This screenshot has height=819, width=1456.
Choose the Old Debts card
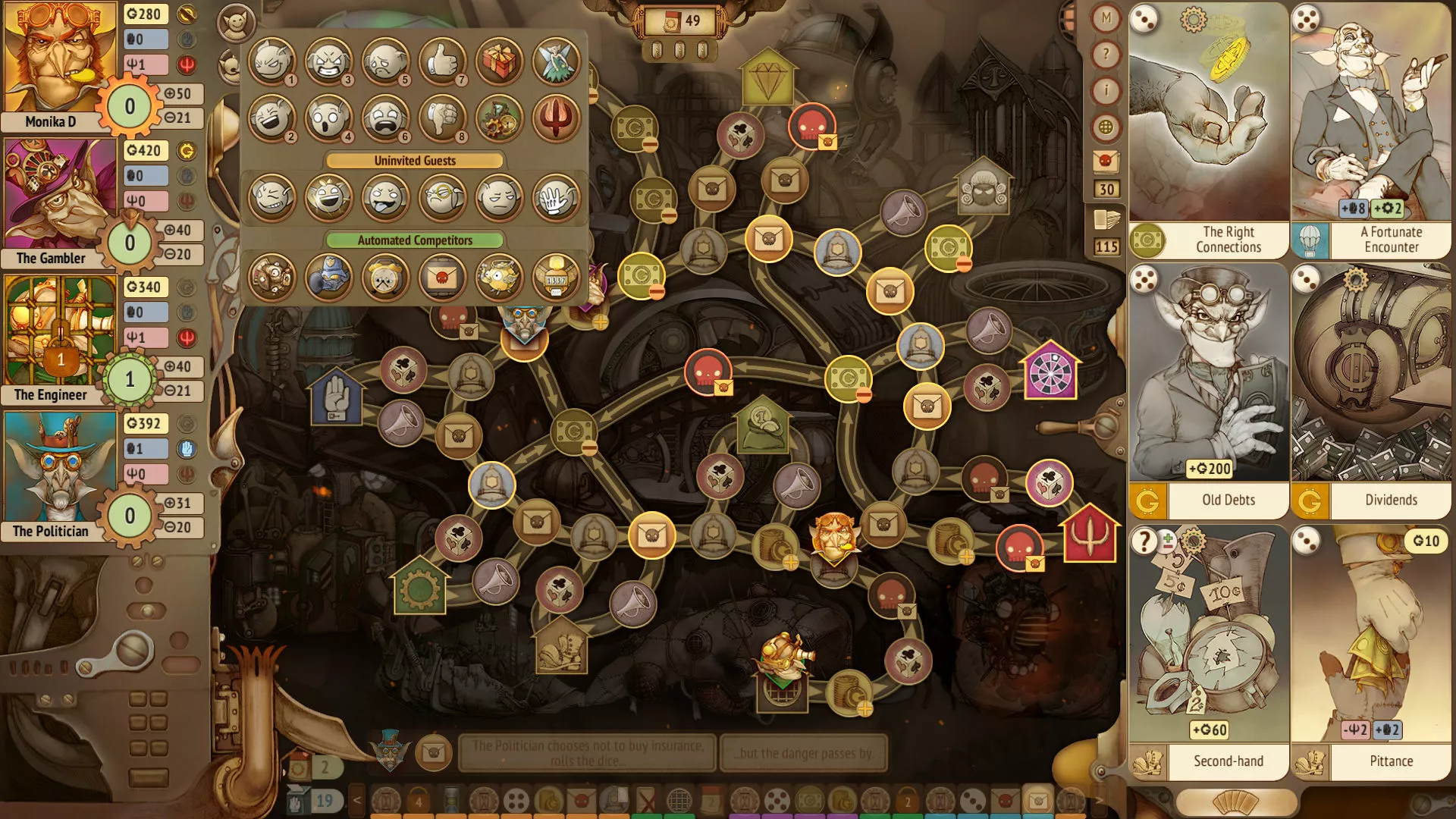coord(1208,391)
